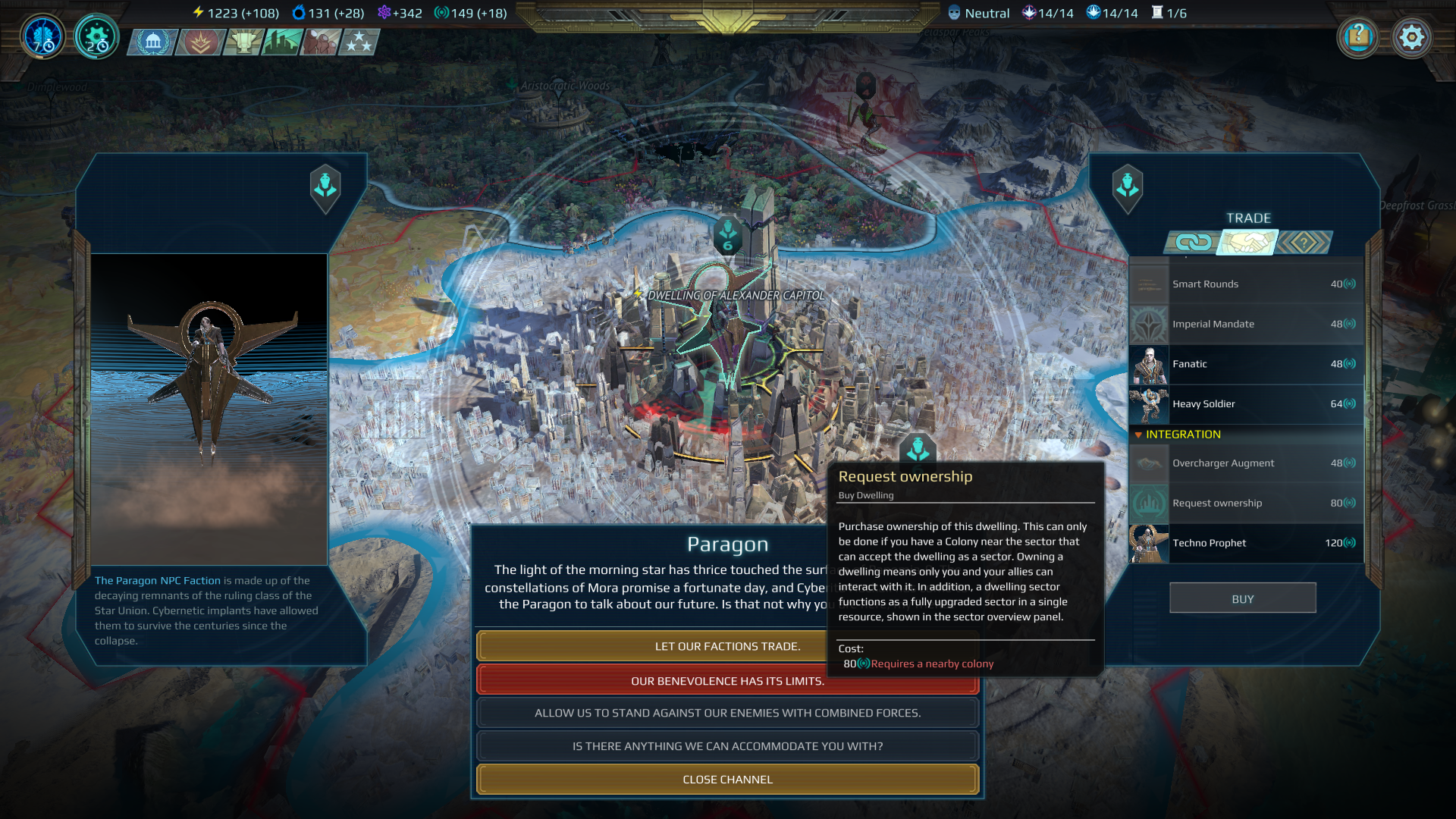Click the BUY button
The image size is (1456, 819).
click(x=1242, y=598)
